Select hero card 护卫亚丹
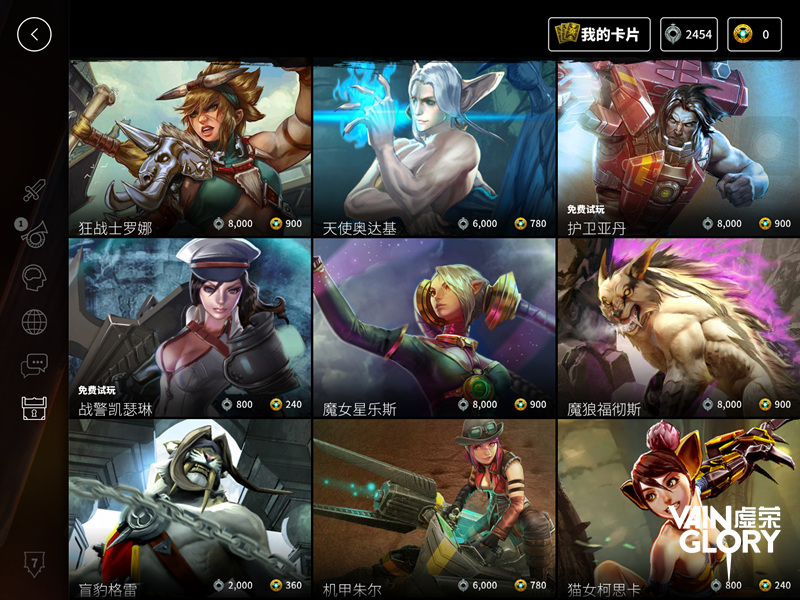This screenshot has height=600, width=800. [x=678, y=149]
